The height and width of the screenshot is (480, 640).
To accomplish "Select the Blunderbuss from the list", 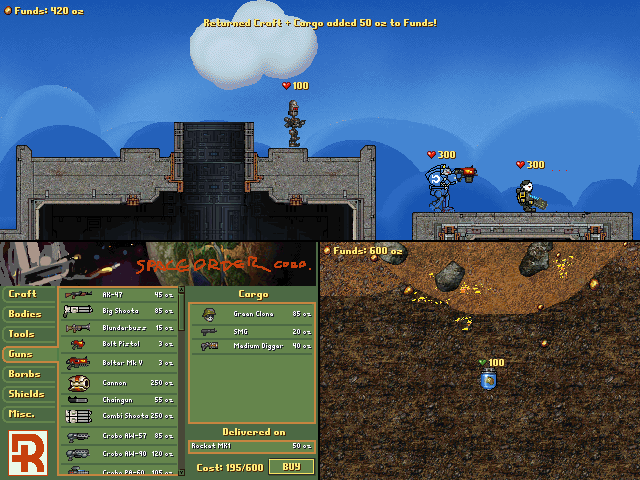I will coord(118,327).
